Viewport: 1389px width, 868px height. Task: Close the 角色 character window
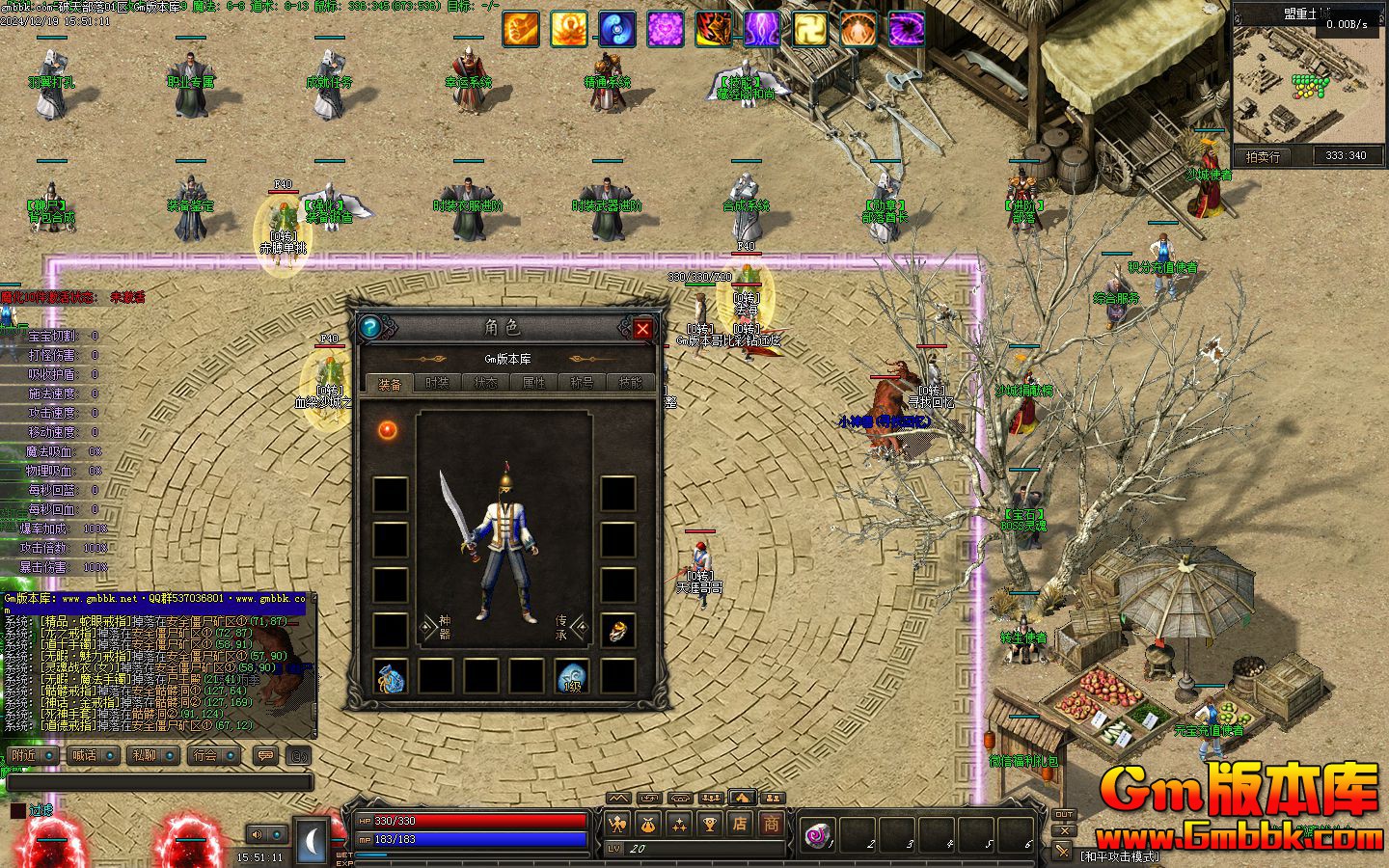(x=642, y=329)
